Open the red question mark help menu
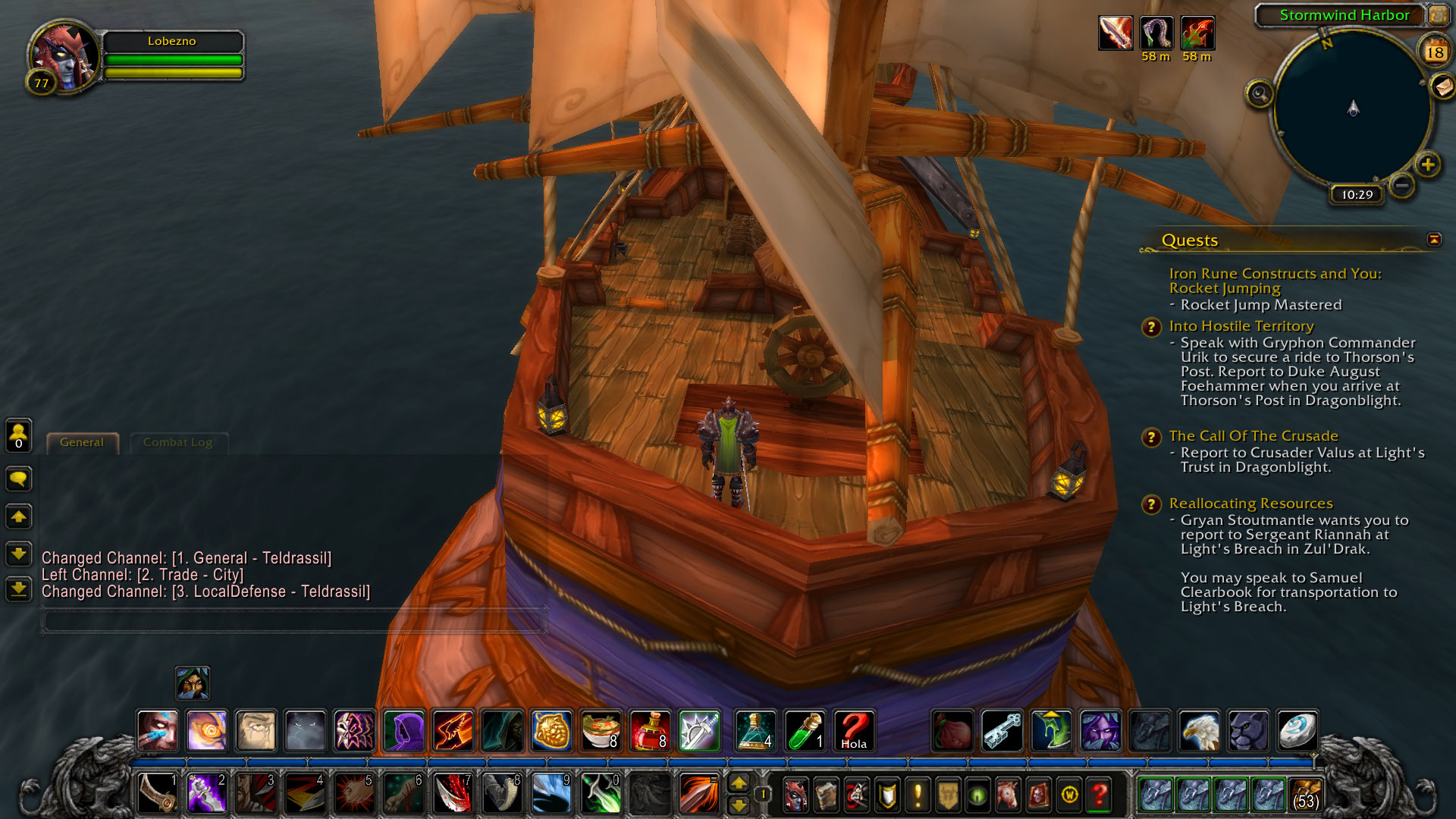The image size is (1456, 819). coord(1099,795)
